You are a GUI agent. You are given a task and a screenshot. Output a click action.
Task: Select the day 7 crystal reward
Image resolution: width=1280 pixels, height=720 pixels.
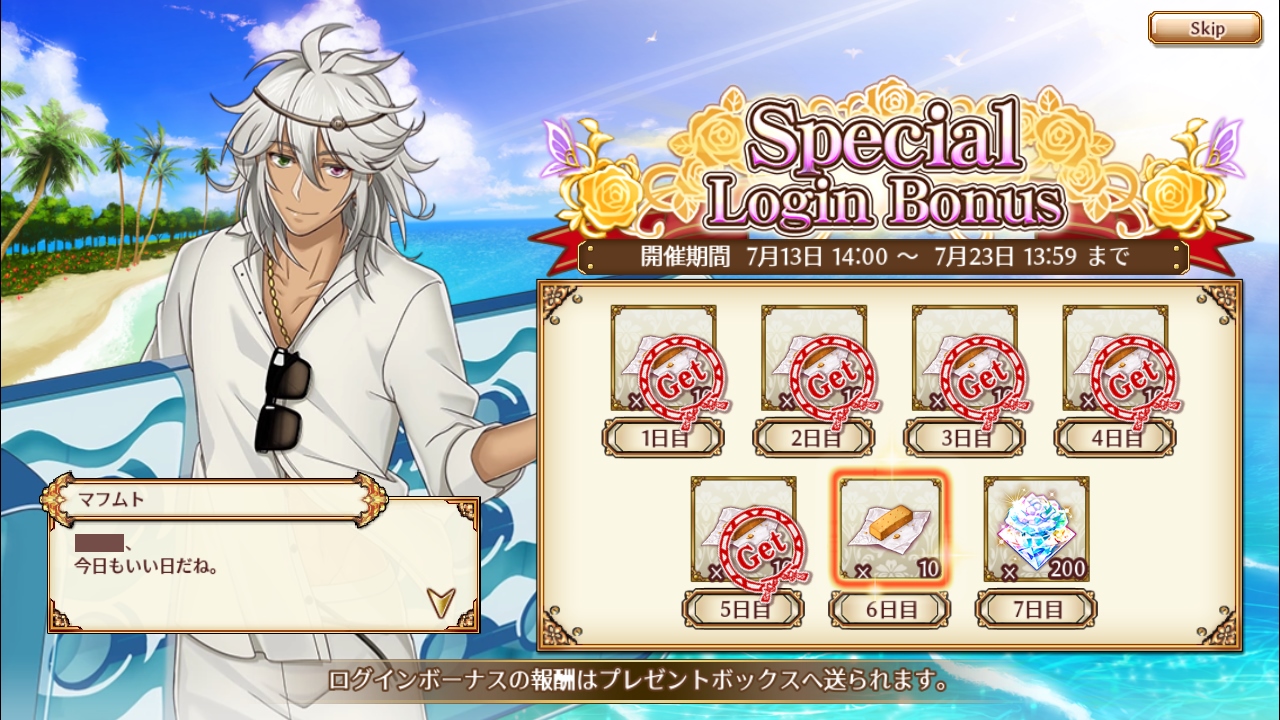click(1036, 530)
